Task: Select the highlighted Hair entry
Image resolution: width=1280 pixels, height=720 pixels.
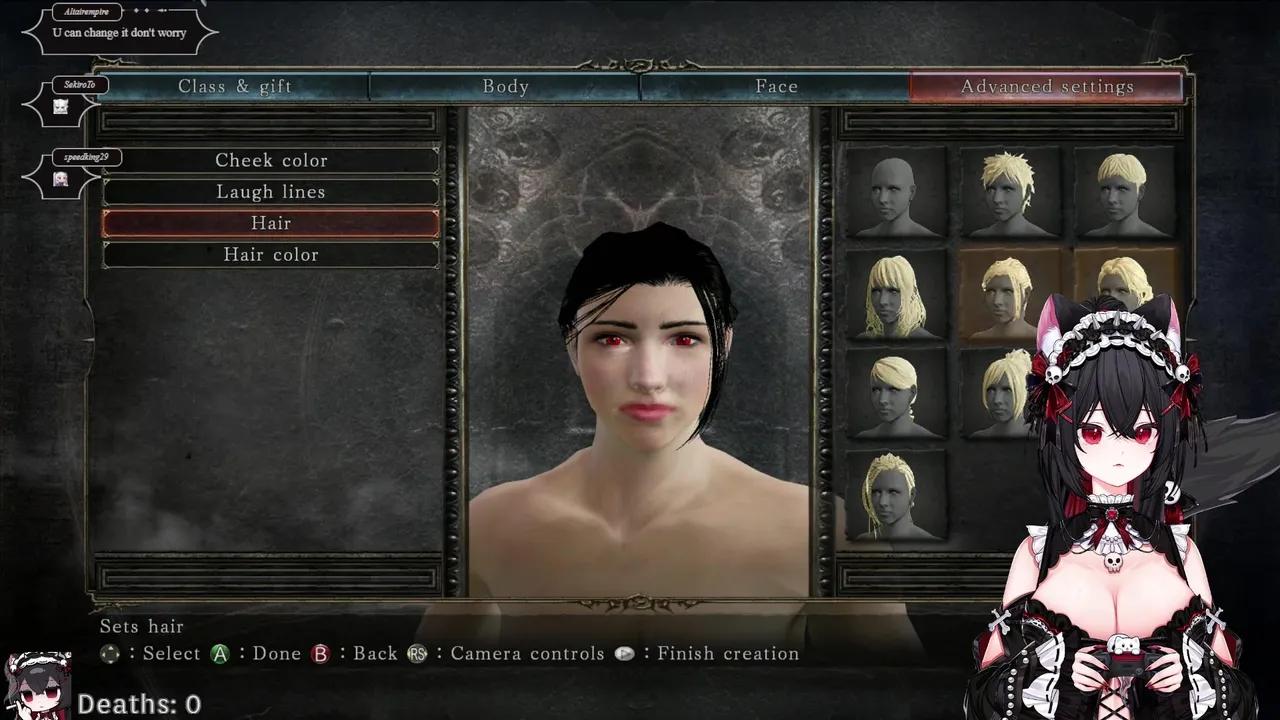Action: (x=271, y=223)
